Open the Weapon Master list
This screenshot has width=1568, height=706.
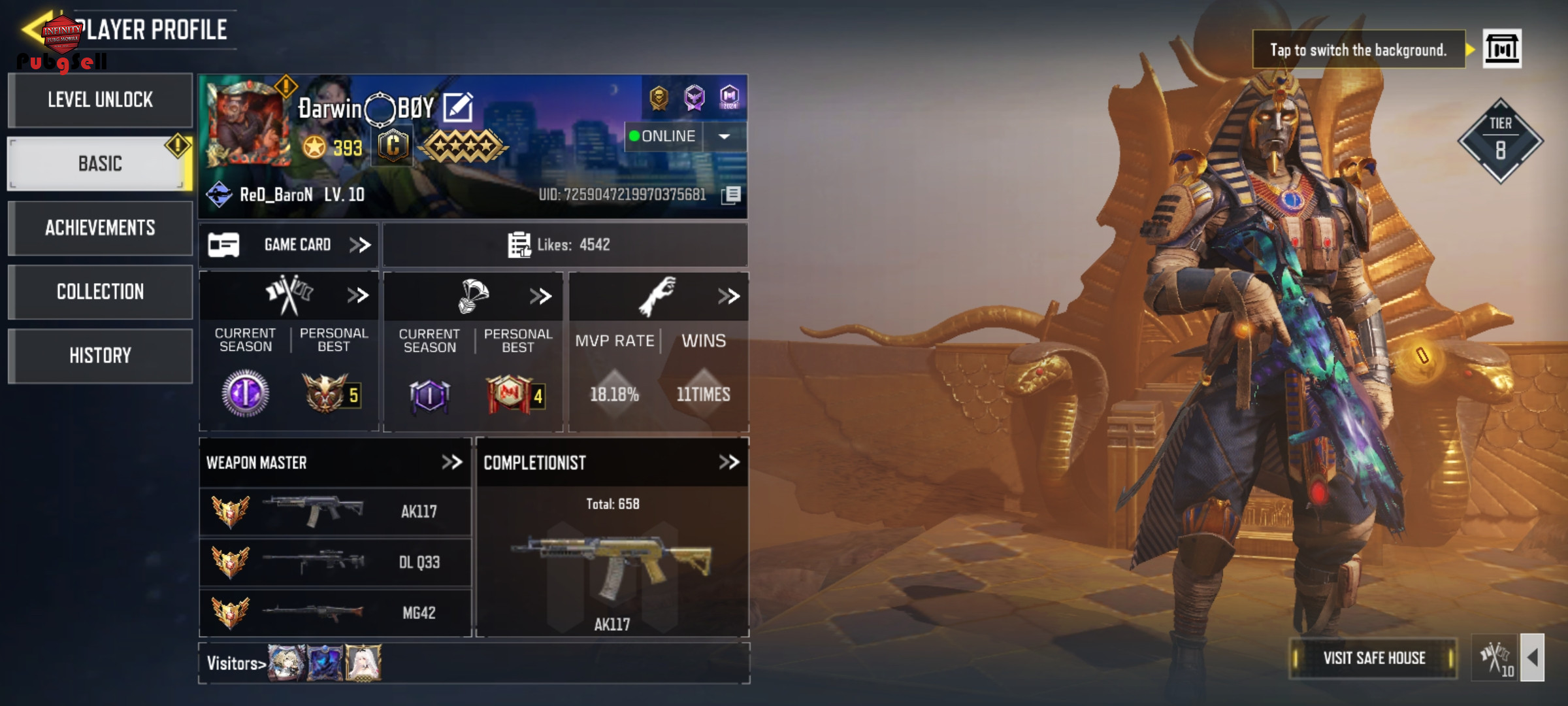pos(451,463)
